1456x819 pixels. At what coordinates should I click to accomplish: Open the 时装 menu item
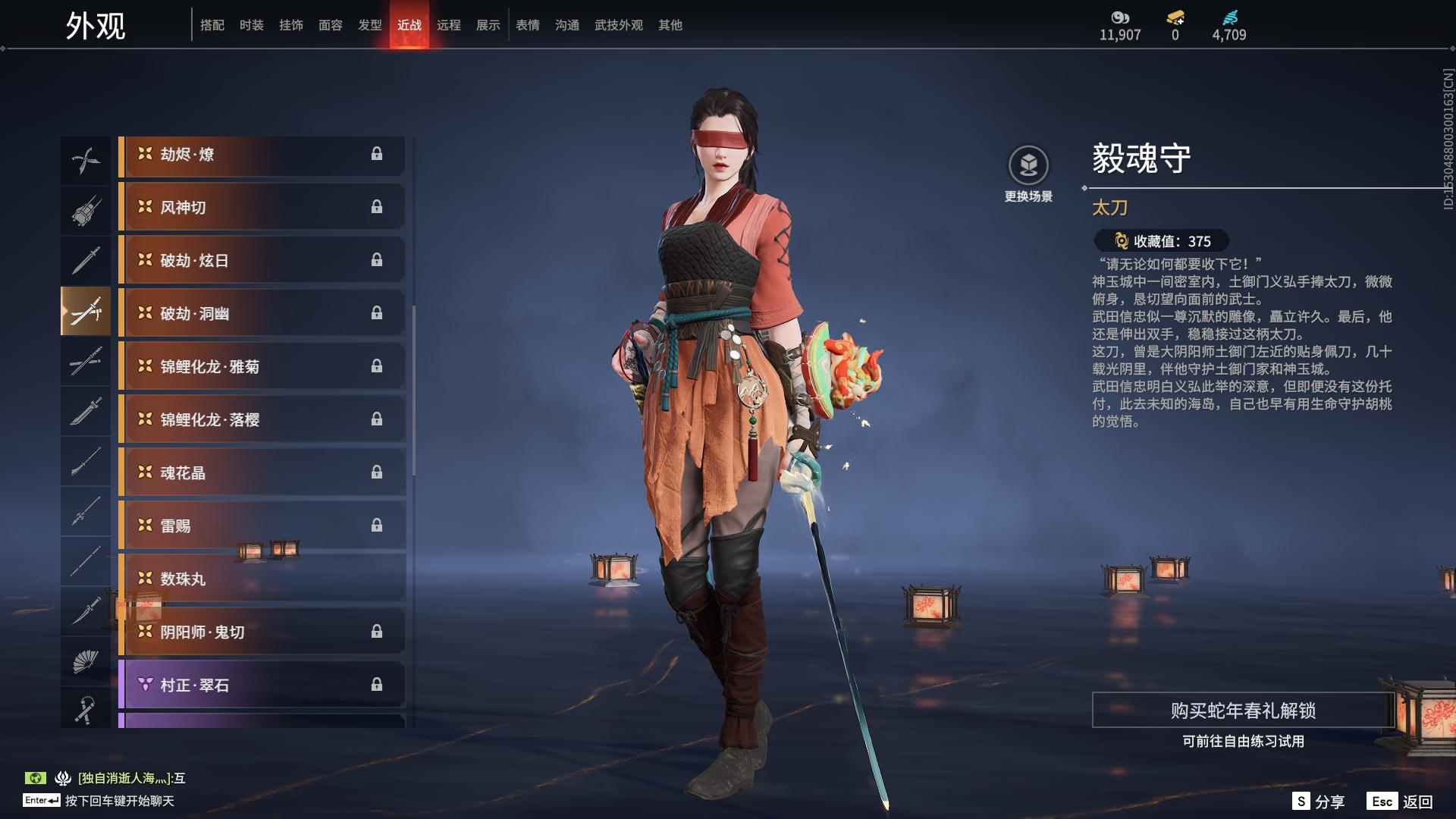click(x=253, y=24)
